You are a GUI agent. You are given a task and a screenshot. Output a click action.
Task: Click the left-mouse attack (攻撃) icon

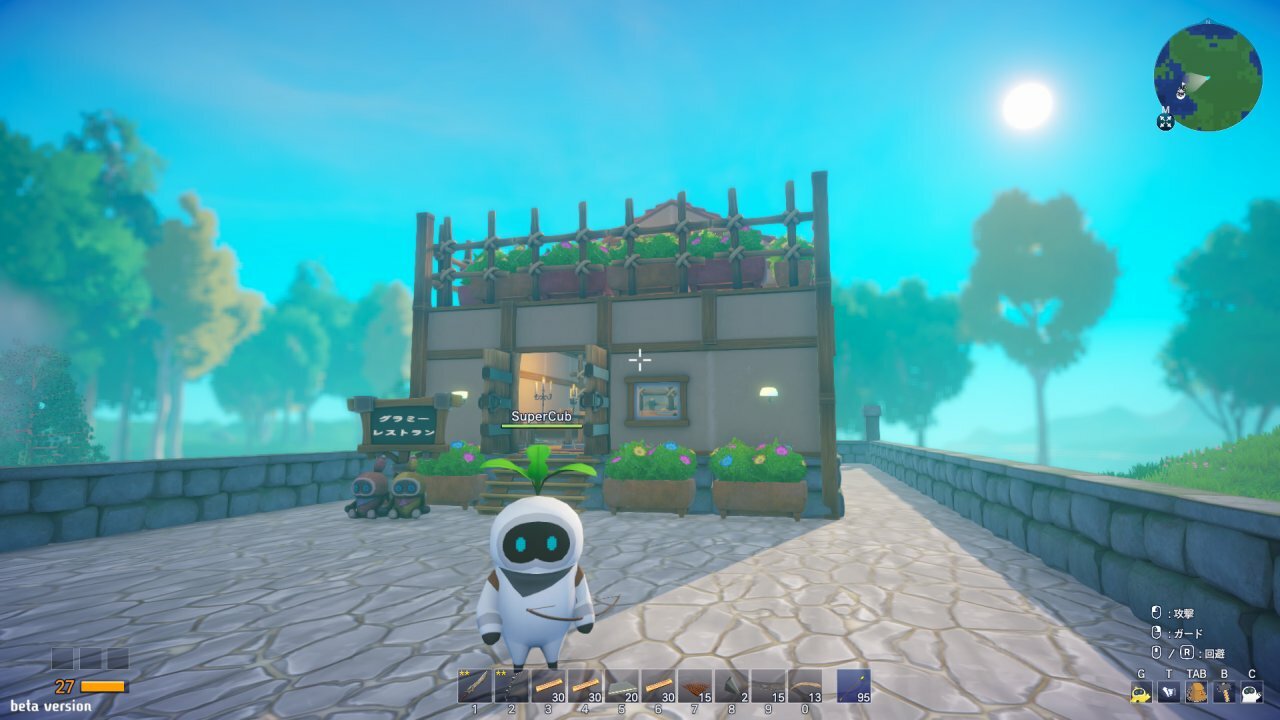coord(1156,612)
